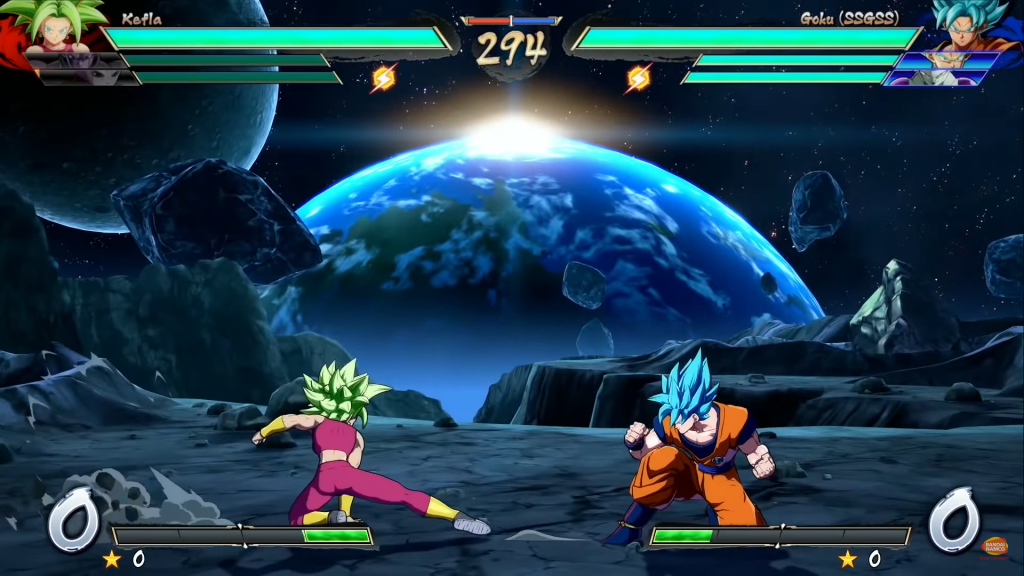Activate Goku's team Sparking Blast icon
1024x576 pixels.
[639, 77]
